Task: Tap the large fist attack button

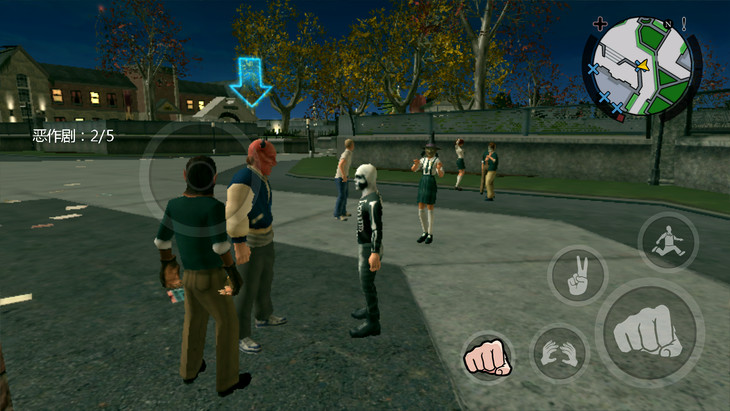Action: pos(648,332)
